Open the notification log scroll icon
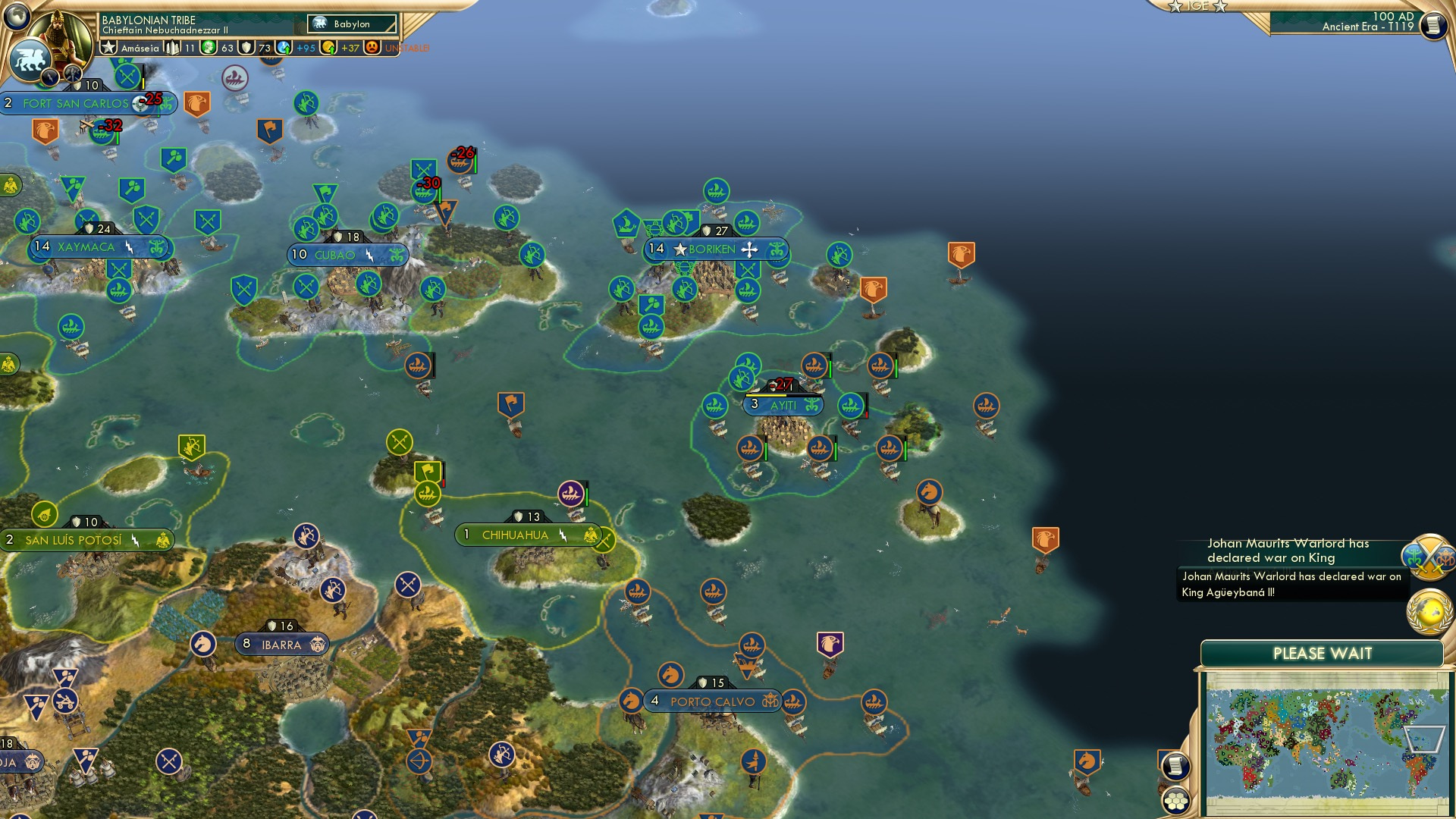 click(x=1433, y=24)
